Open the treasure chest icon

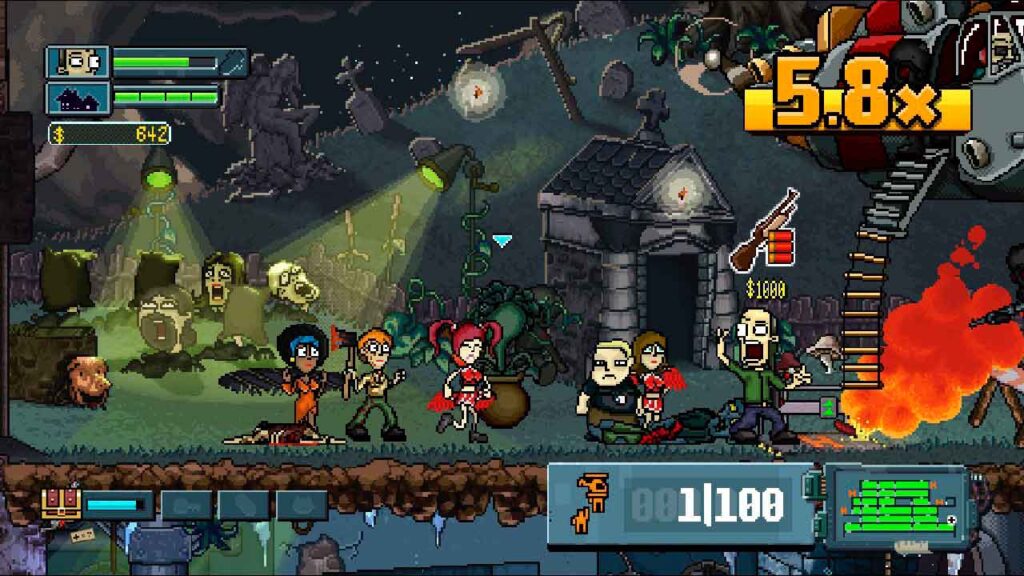click(61, 503)
